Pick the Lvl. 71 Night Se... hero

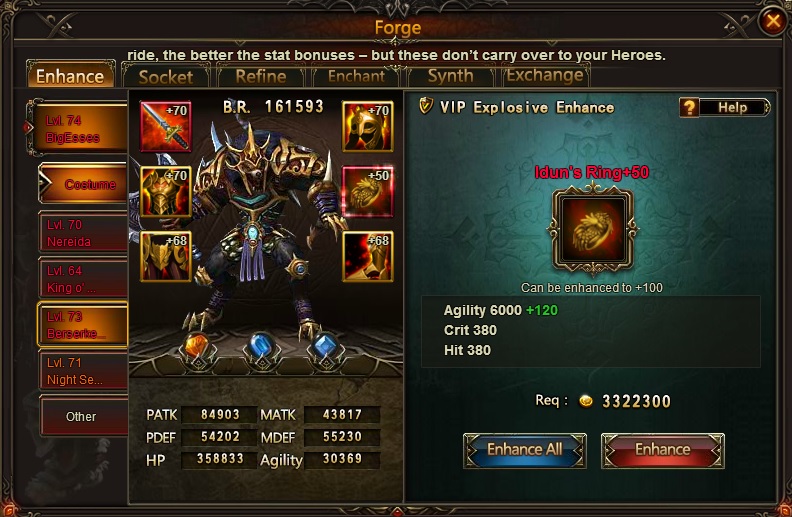point(82,371)
